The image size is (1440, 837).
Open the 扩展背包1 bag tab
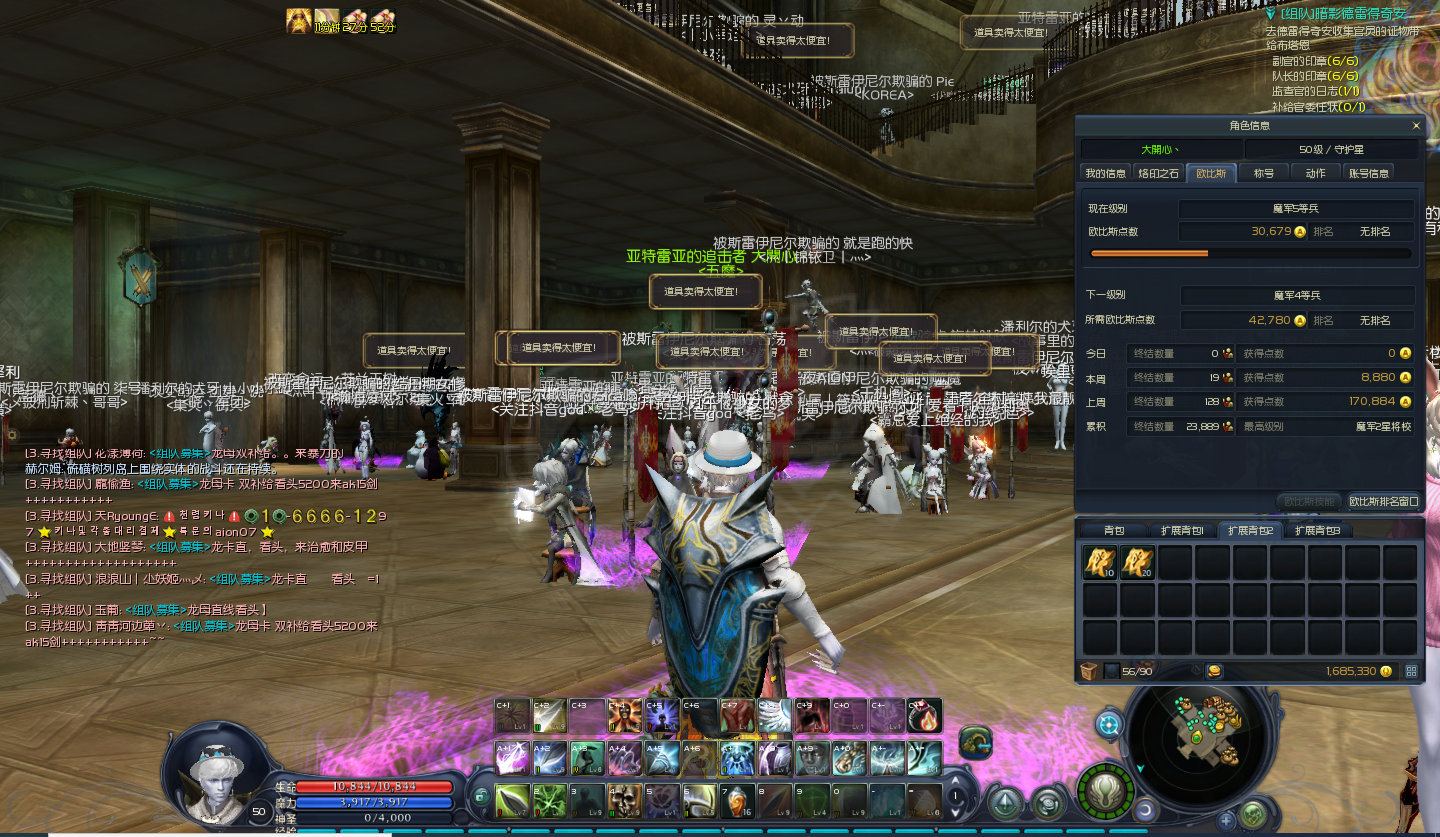(1182, 530)
